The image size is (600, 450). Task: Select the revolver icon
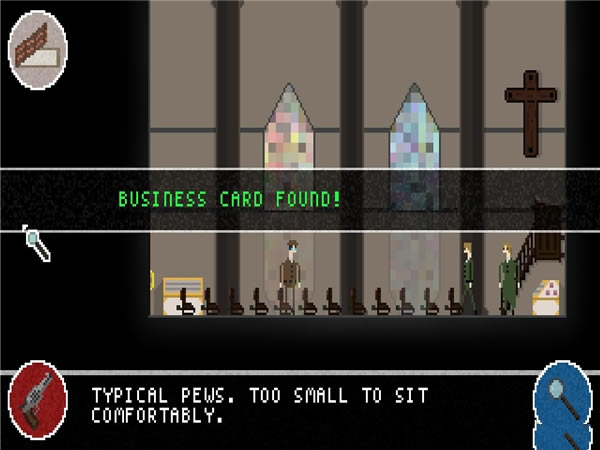pos(38,405)
